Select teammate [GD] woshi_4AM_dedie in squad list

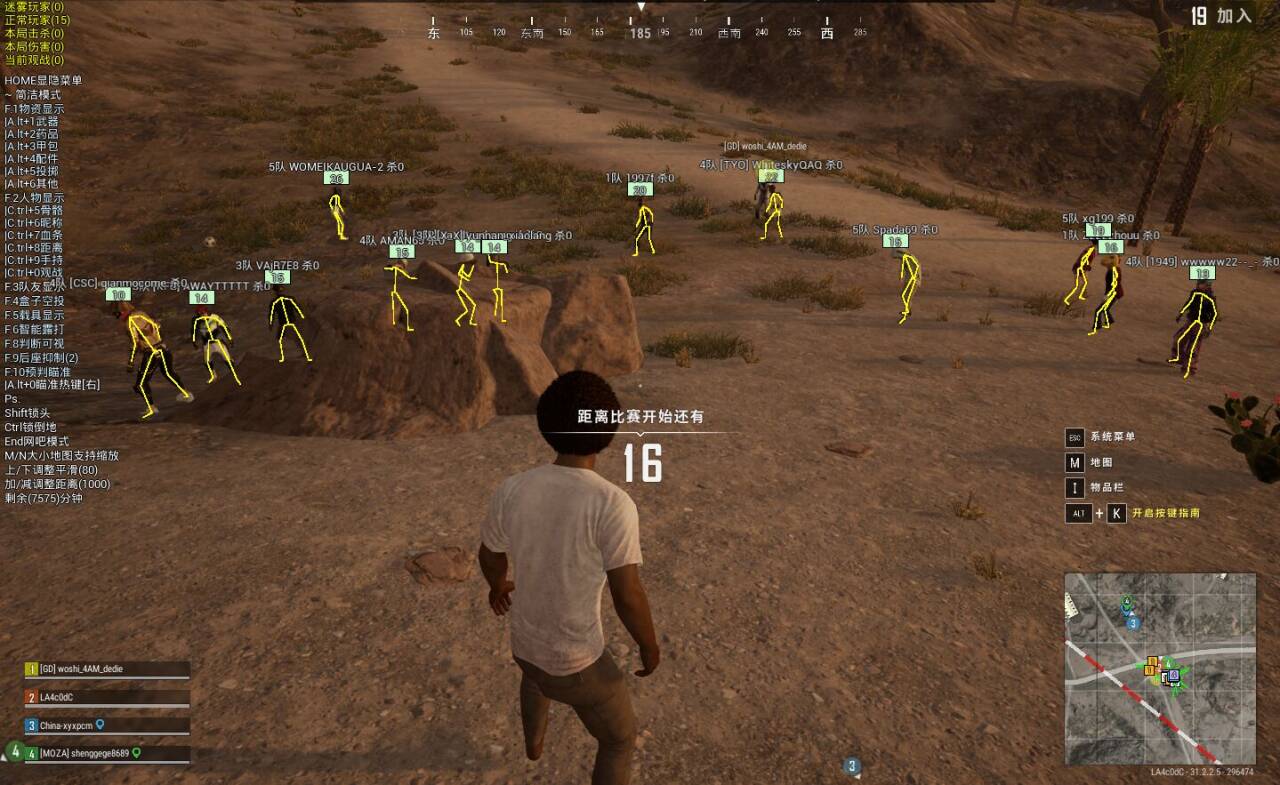[x=82, y=669]
